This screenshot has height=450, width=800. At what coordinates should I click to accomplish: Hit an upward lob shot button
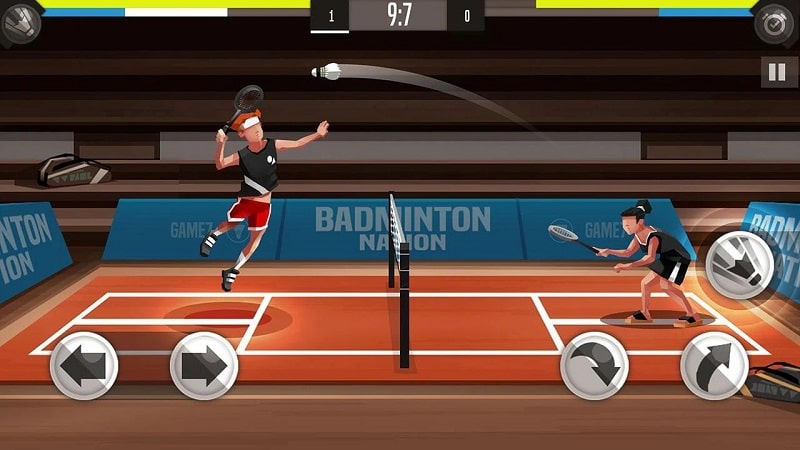pyautogui.click(x=714, y=365)
